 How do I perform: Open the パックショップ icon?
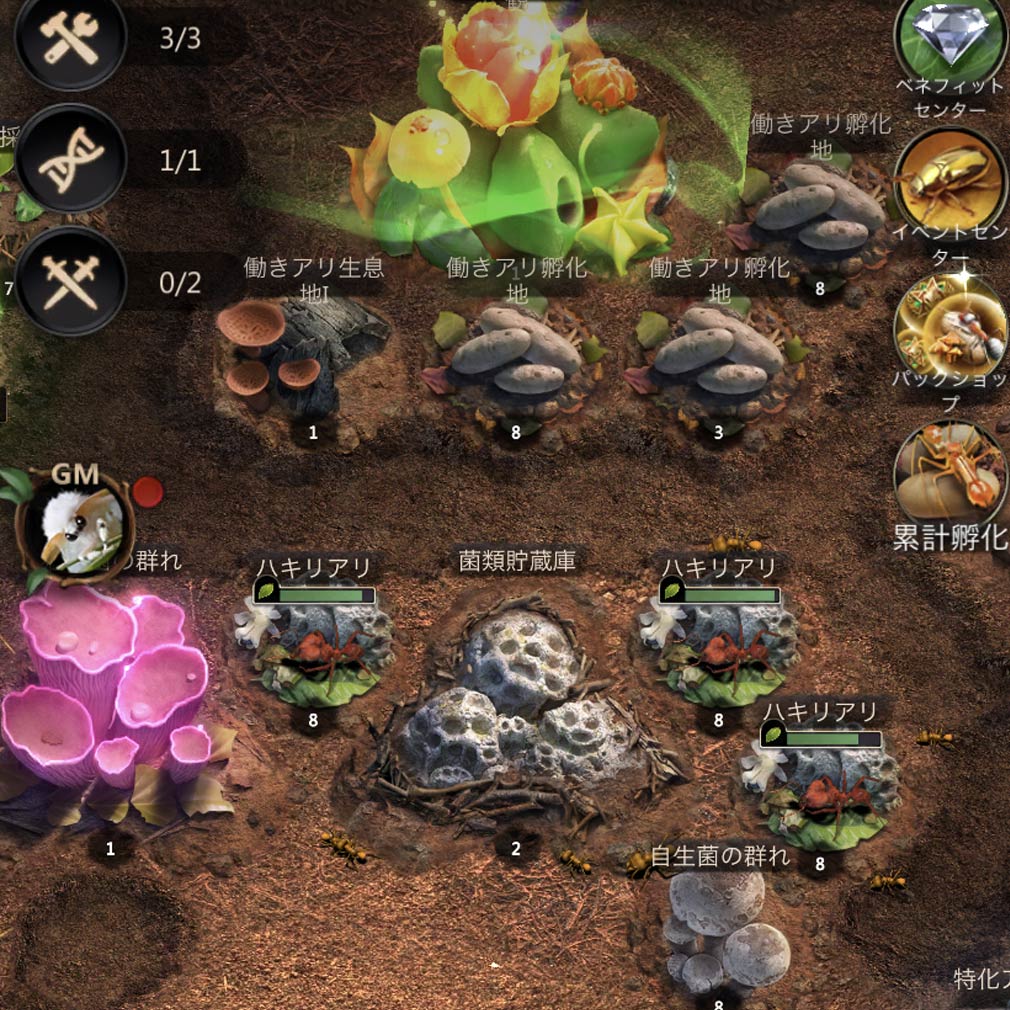(950, 327)
